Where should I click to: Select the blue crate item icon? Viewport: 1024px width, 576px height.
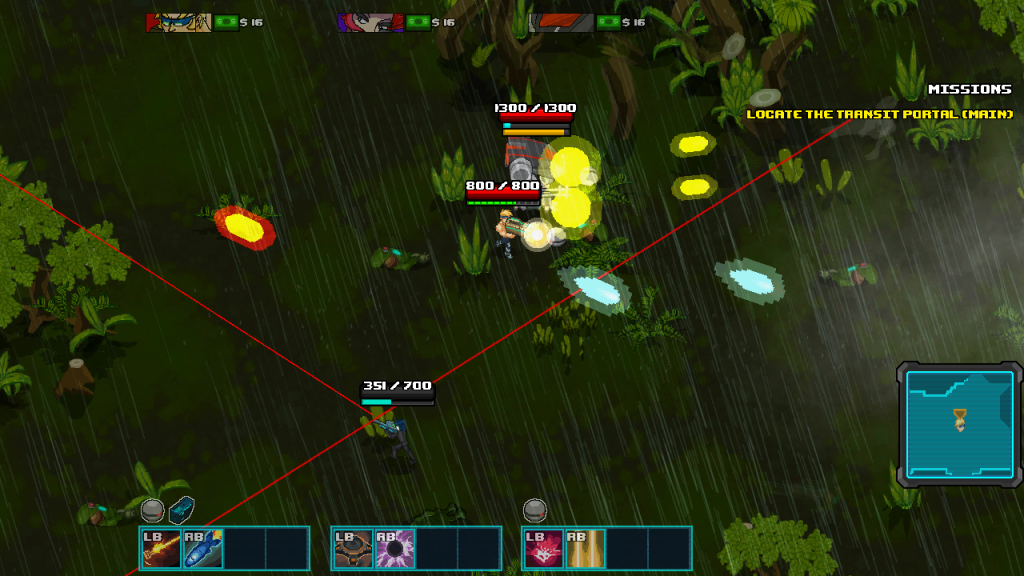181,510
